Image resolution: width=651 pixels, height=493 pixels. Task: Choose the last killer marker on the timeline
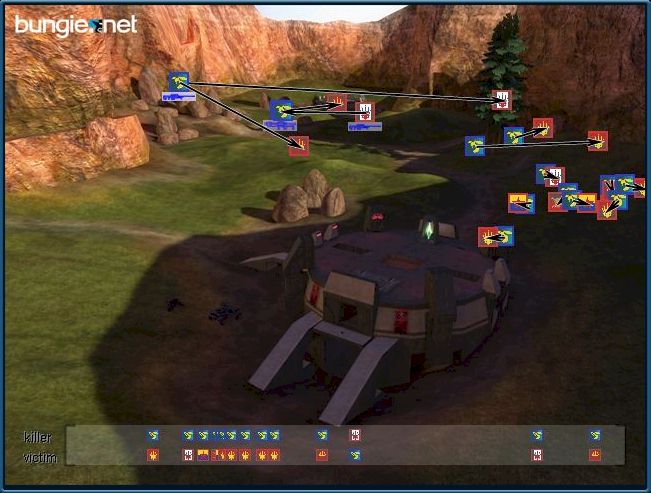point(595,436)
